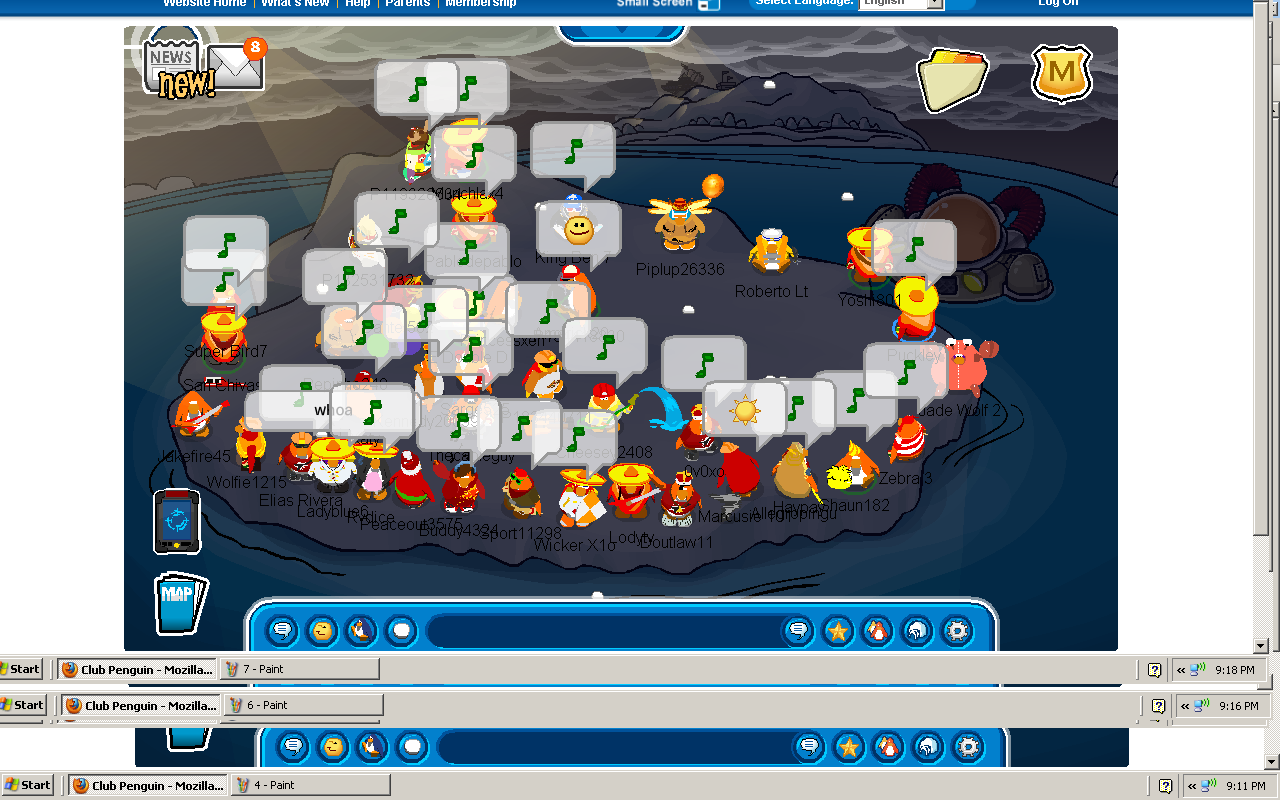The image size is (1280, 800).
Task: Switch to the '4 - Paint' taskbar window
Action: click(311, 785)
